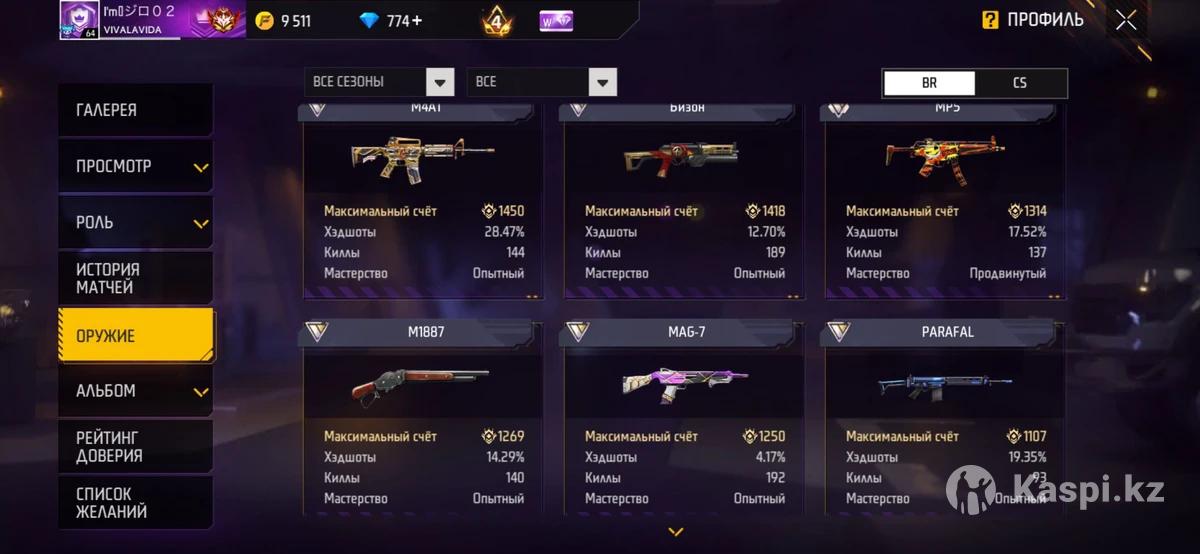Click the yellow question mark help icon
Image resolution: width=1200 pixels, height=554 pixels.
click(990, 20)
